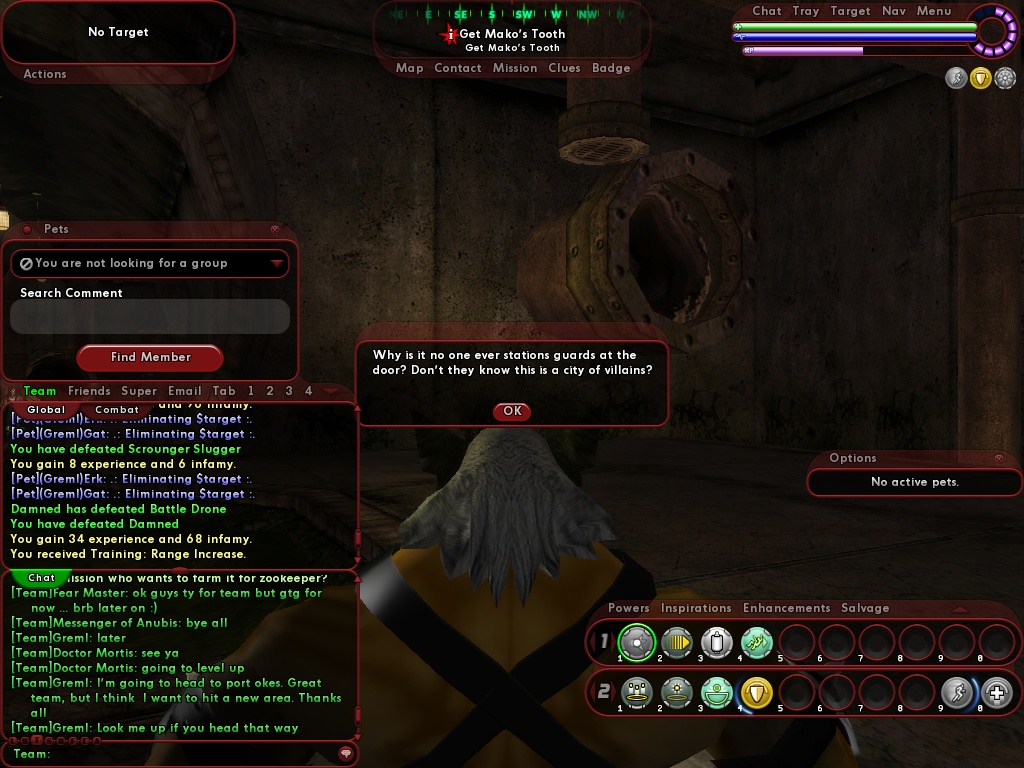Screen dimensions: 1024x768
Task: Open the Nav window toggle
Action: coord(894,11)
